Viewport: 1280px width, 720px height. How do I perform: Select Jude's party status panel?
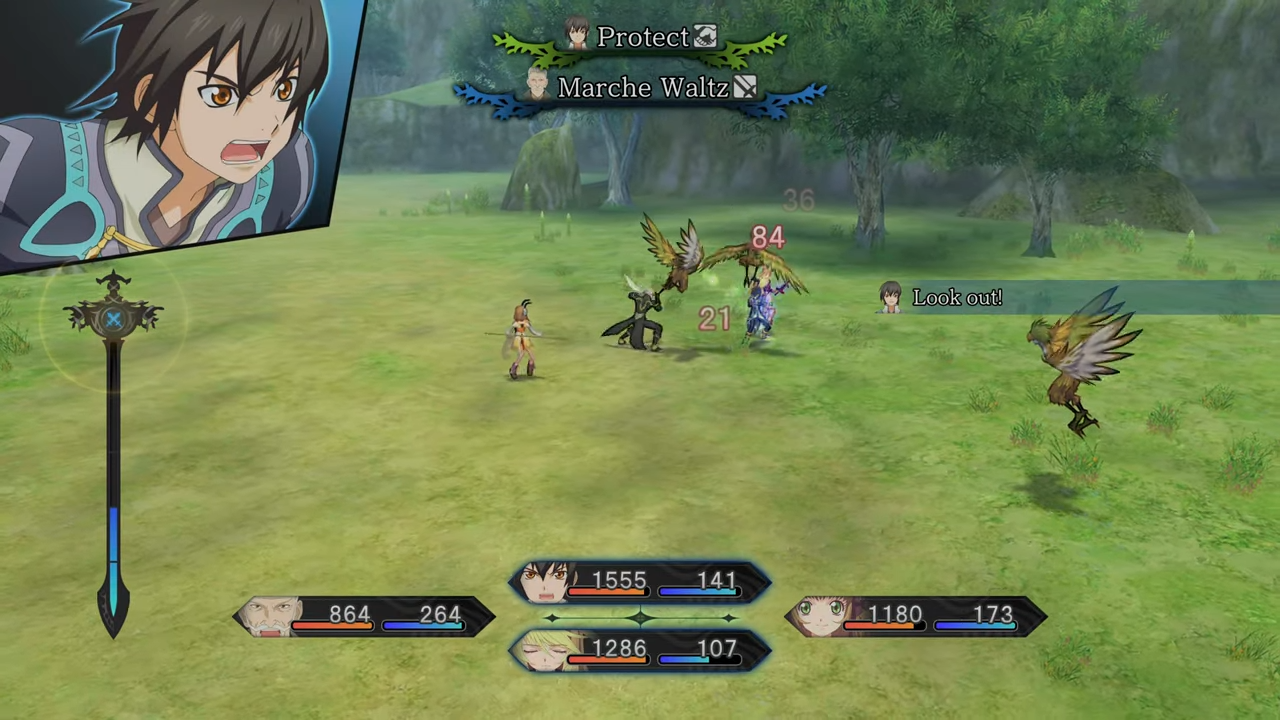[640, 582]
